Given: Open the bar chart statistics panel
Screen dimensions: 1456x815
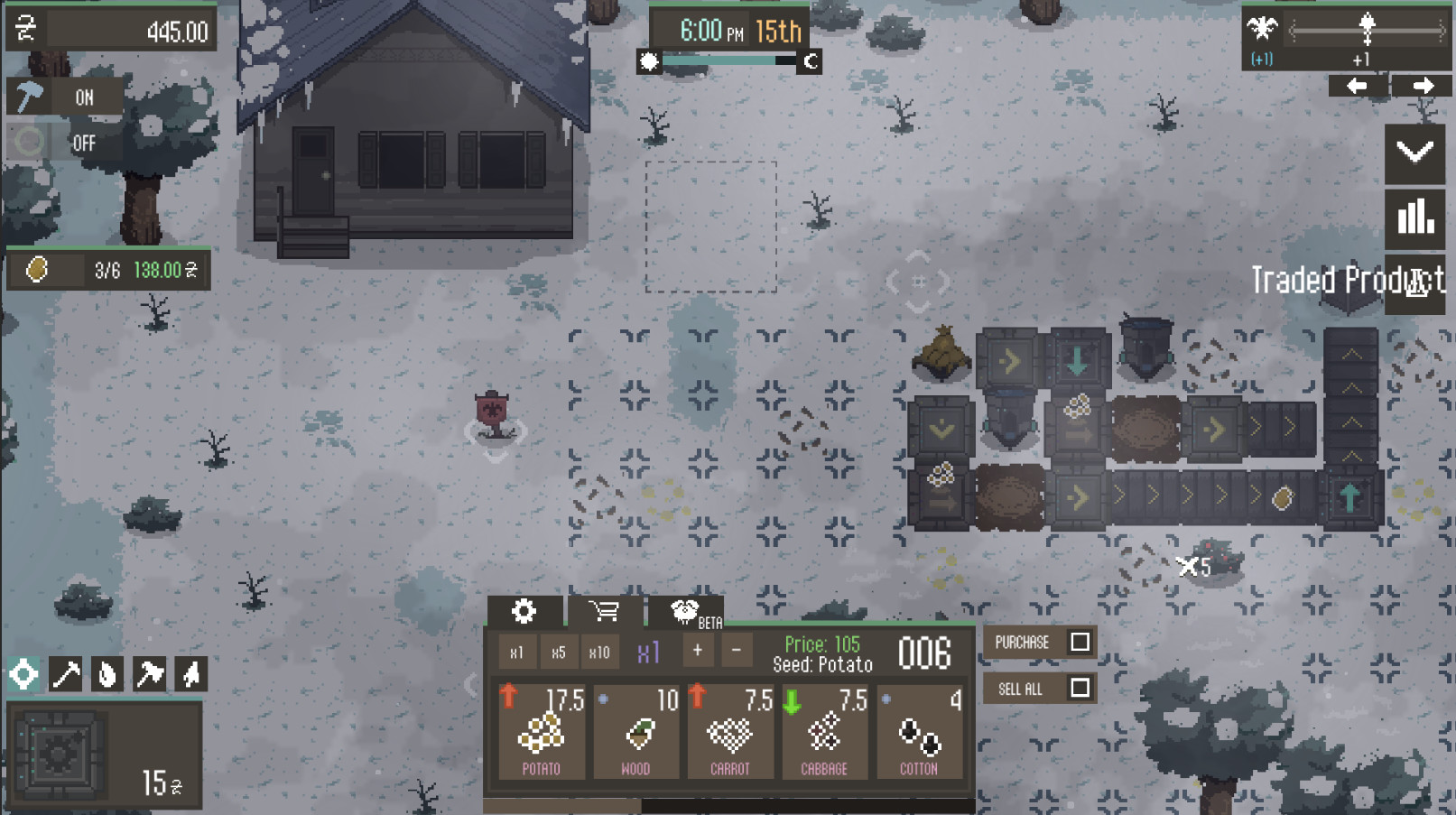Looking at the screenshot, I should click(1414, 218).
